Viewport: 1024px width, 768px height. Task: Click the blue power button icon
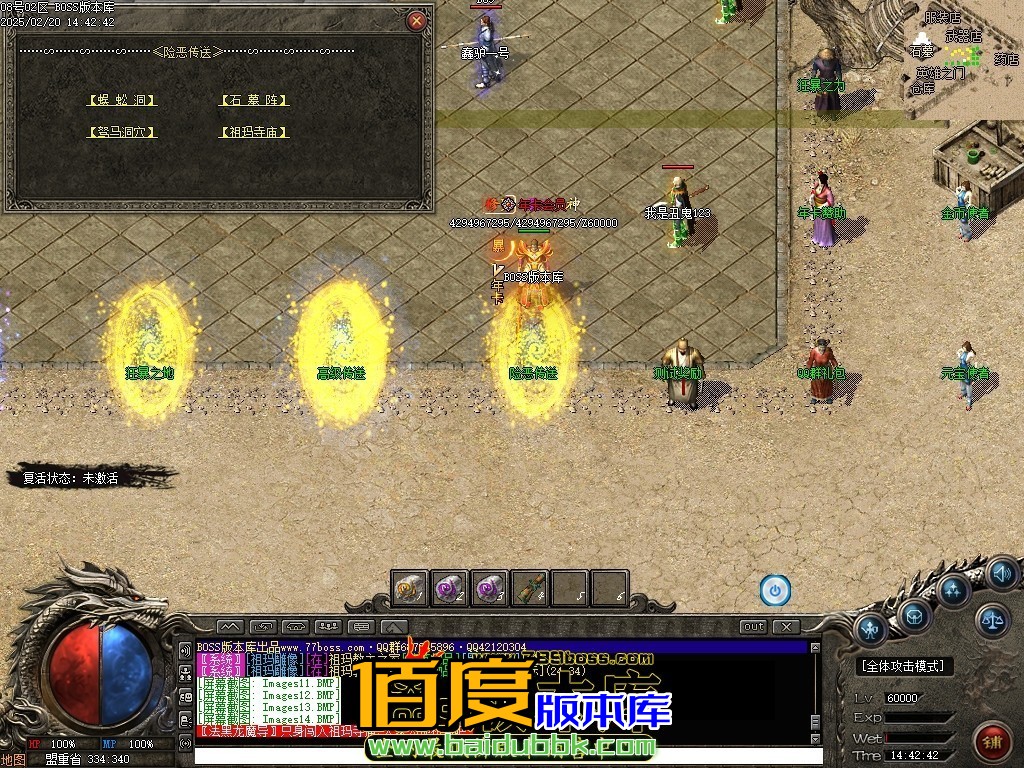tap(775, 590)
